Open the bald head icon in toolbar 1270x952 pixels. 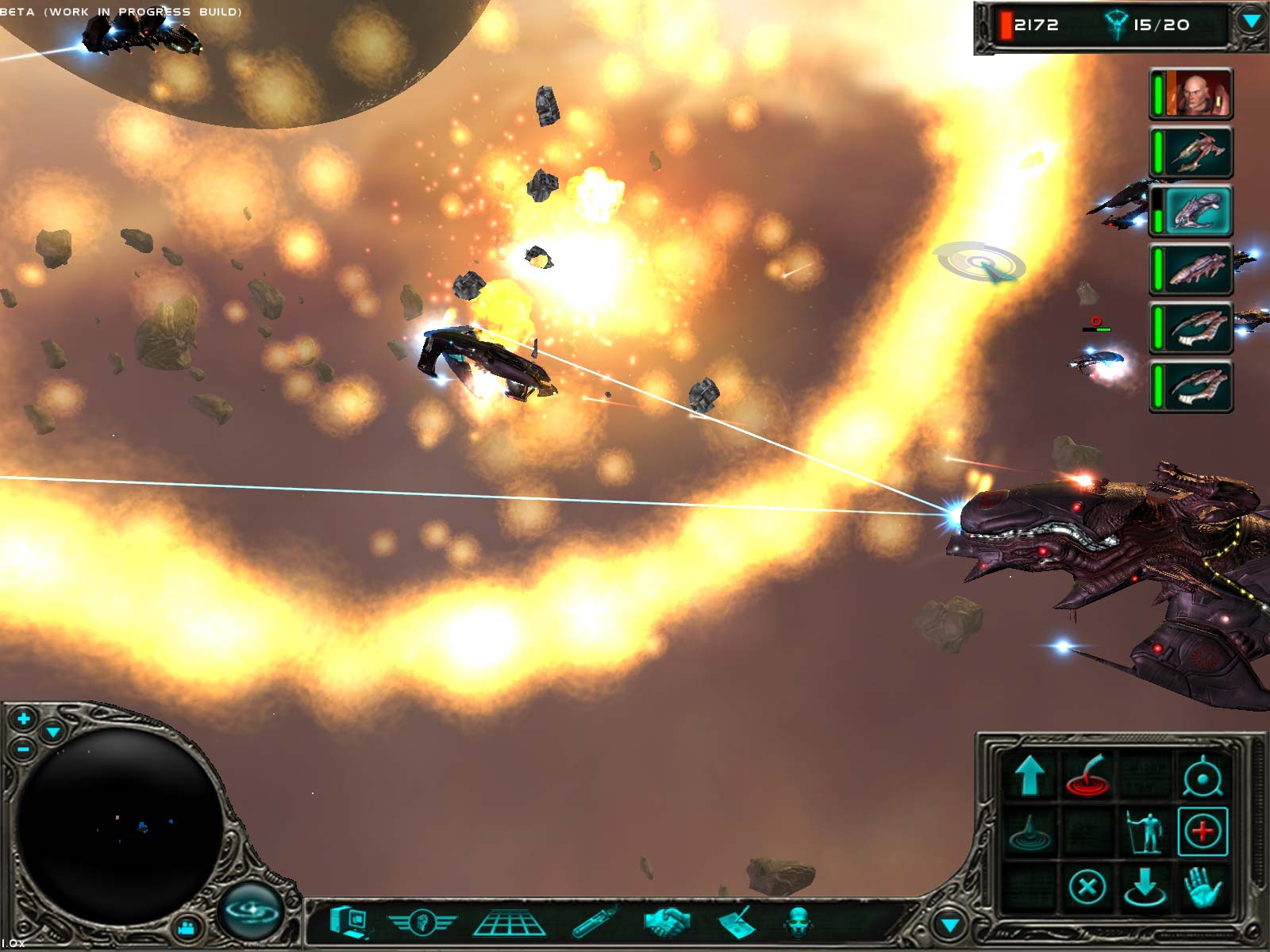[799, 923]
